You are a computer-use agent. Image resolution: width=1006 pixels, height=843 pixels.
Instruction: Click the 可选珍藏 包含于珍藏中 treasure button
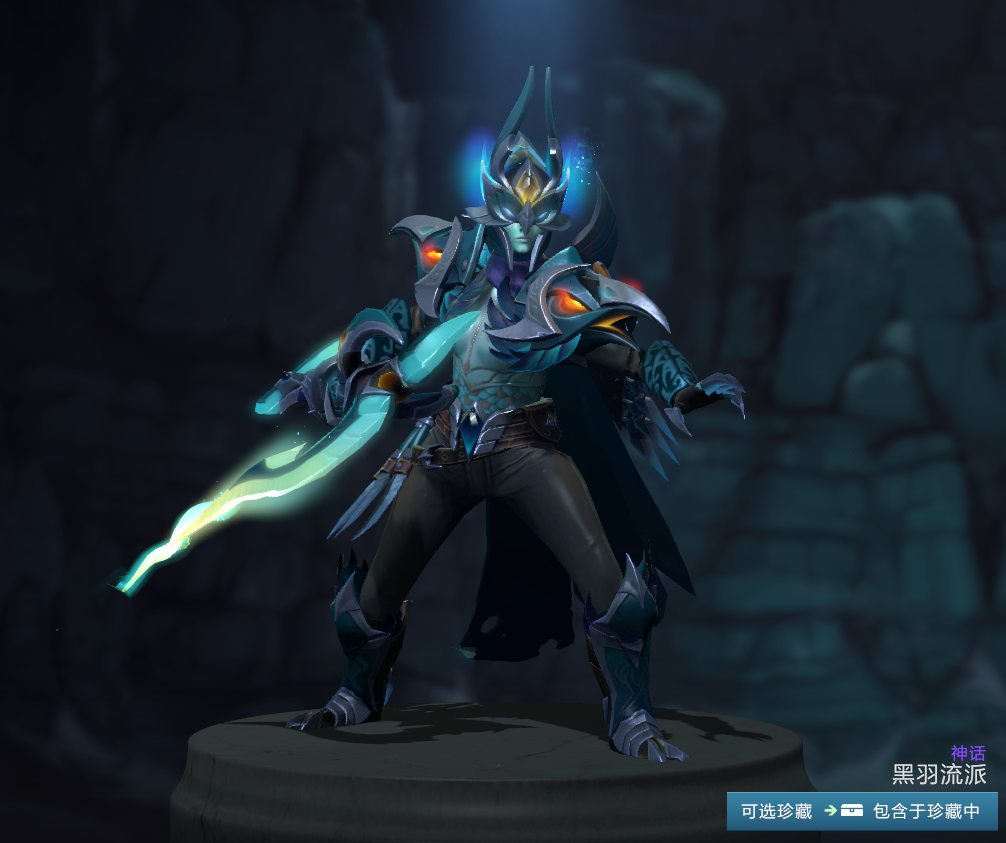(x=862, y=811)
